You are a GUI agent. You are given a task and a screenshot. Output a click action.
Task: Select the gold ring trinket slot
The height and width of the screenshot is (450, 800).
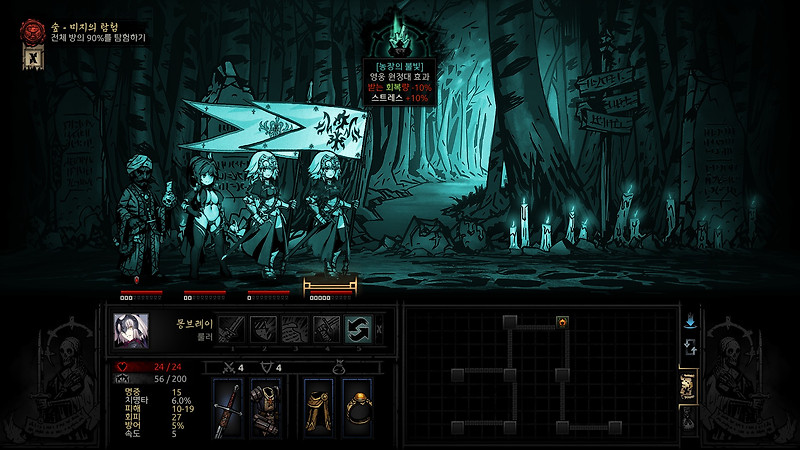click(357, 407)
